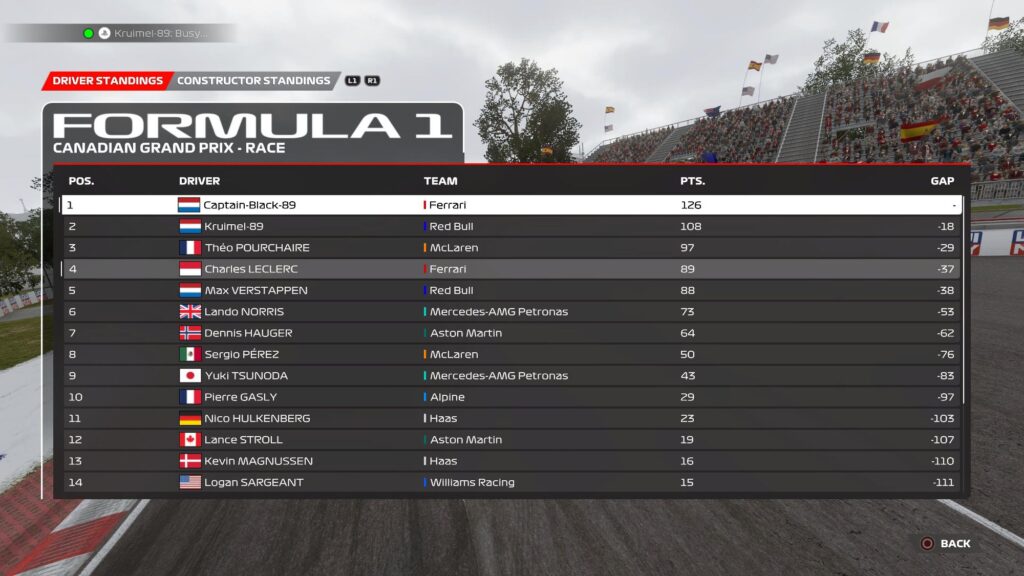Choose Sergio Pérez in the standings

point(510,354)
